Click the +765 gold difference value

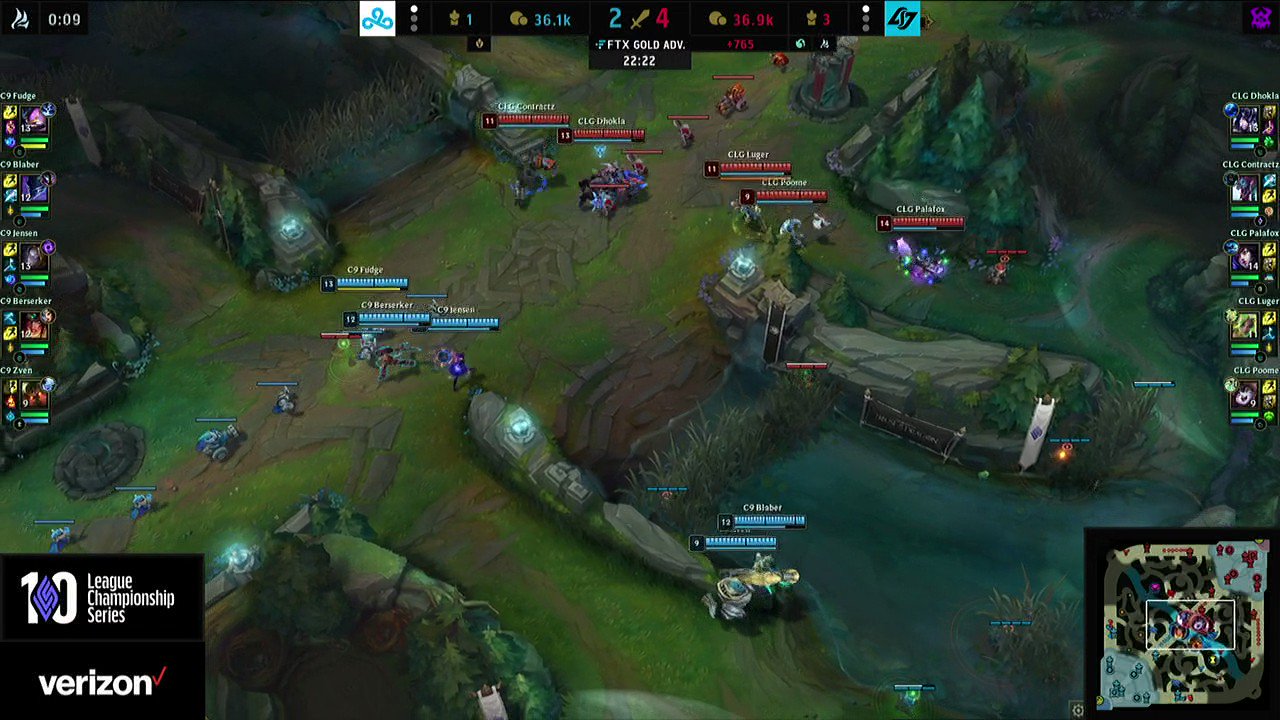[740, 46]
